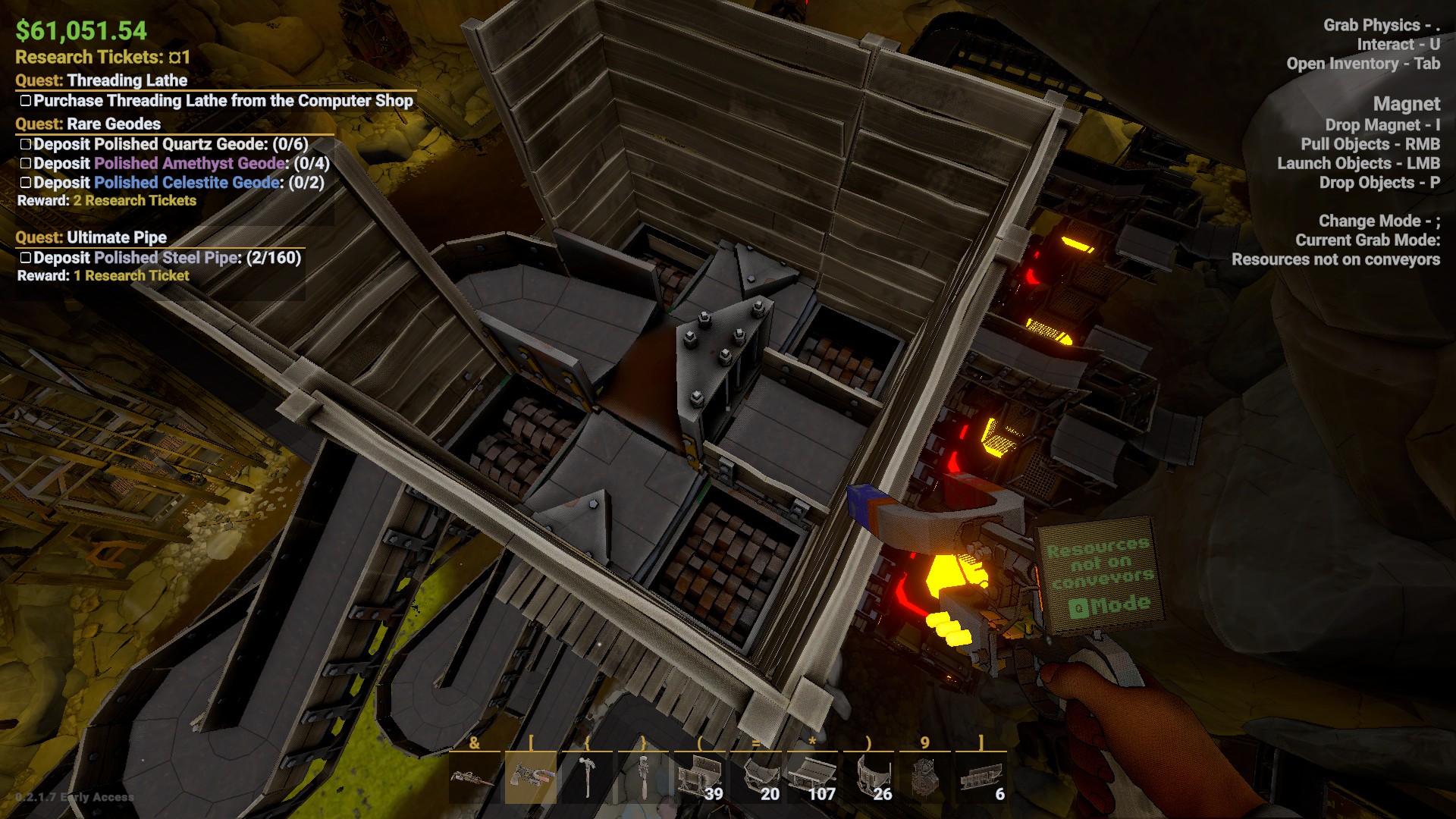Choose the curved chute stack of 26
1456x819 pixels.
pos(868,778)
